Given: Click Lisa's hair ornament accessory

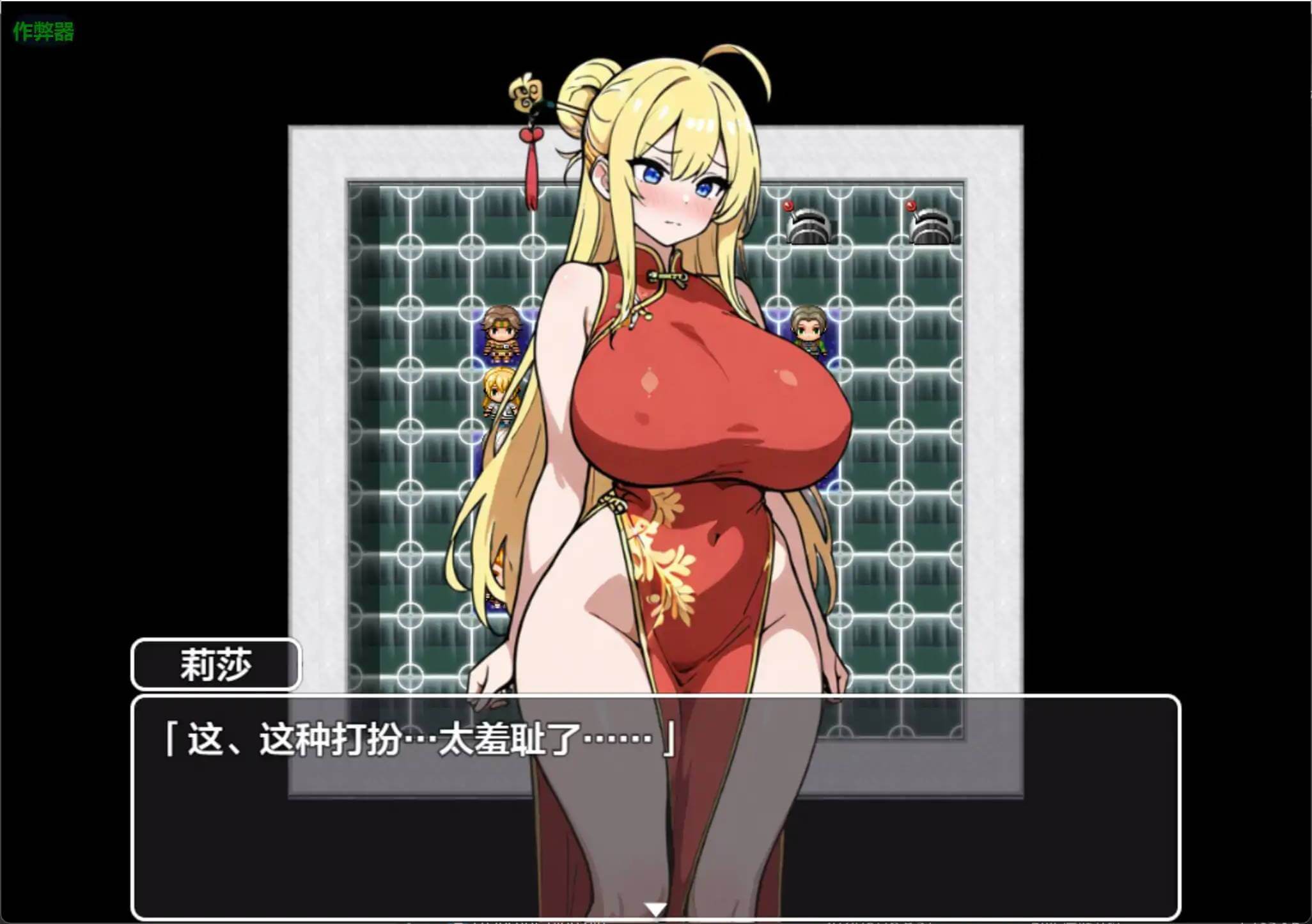Looking at the screenshot, I should coord(526,96).
